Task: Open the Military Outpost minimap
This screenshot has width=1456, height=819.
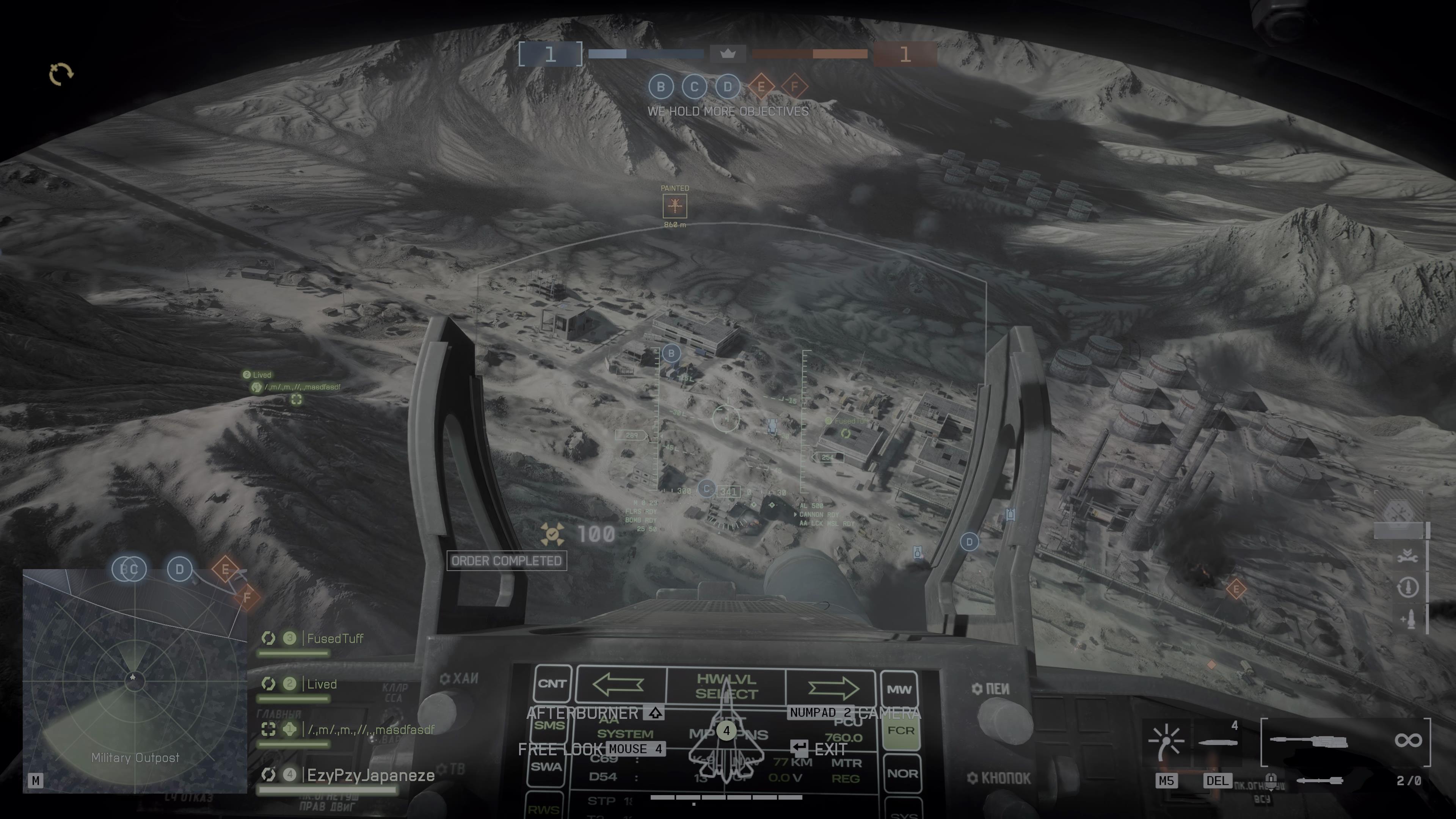Action: point(135,681)
